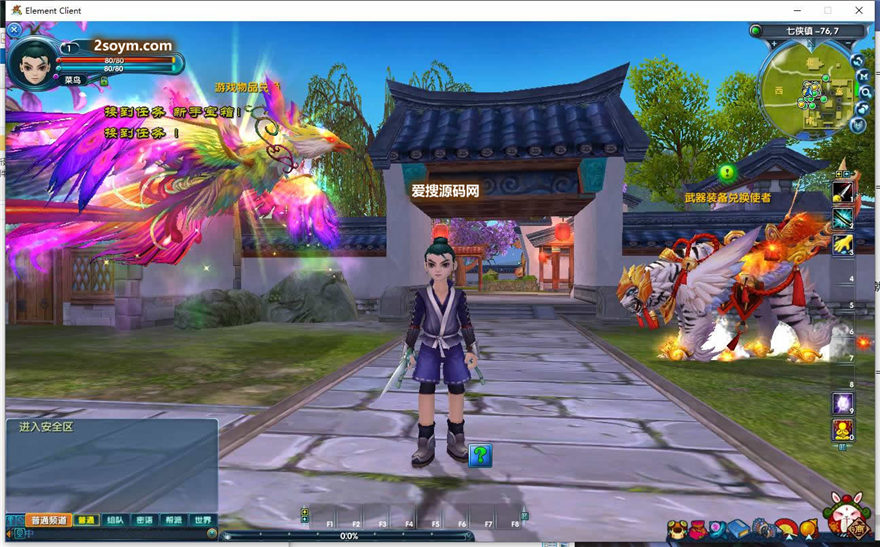The image size is (880, 547).
Task: Switch to the 普通频道 chat channel tab
Action: (48, 520)
